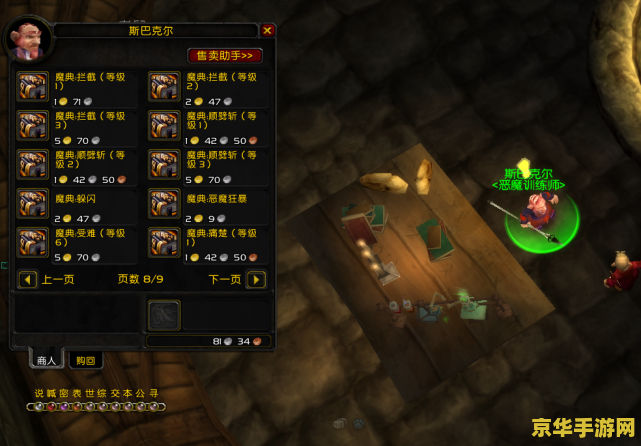641x446 pixels.
Task: Select the 魔典:拦截 等级2 grimoire
Action: pos(165,87)
